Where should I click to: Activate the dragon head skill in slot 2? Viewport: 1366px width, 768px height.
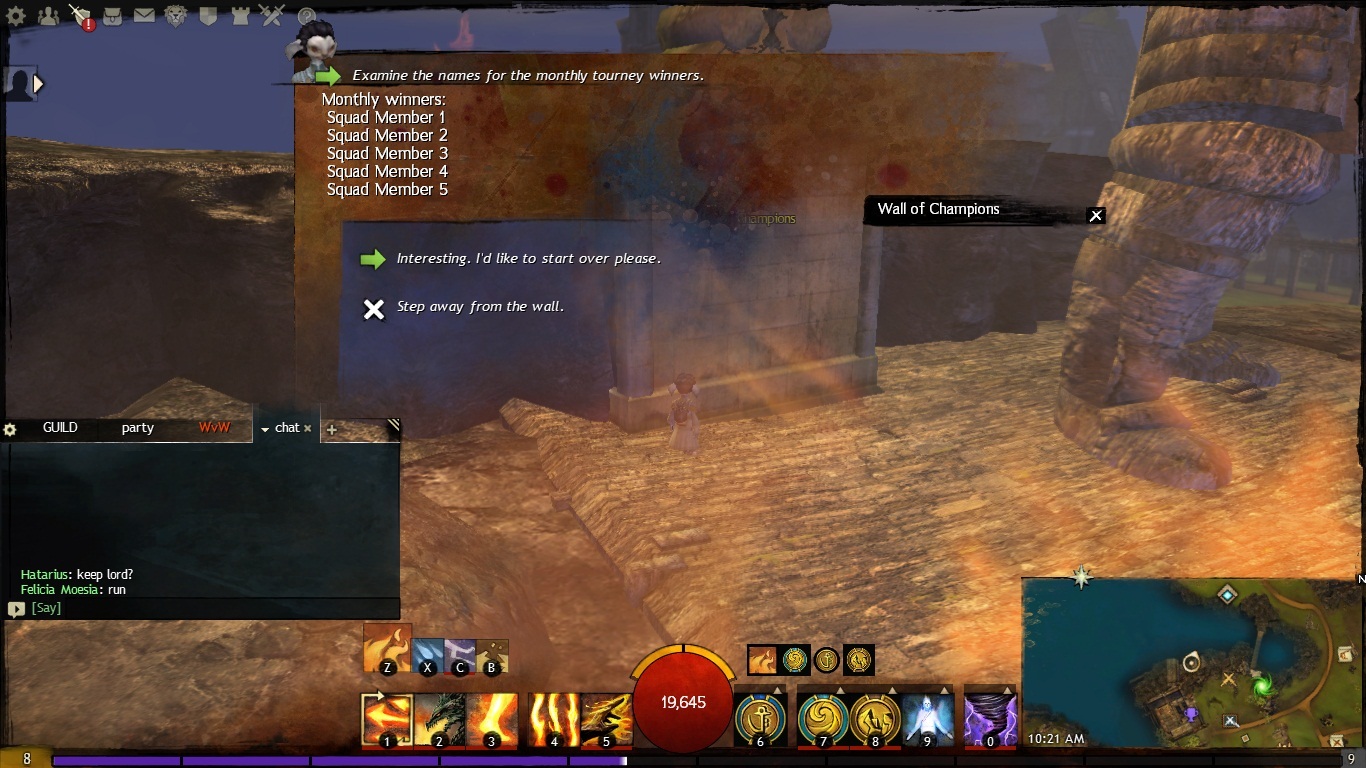coord(439,718)
